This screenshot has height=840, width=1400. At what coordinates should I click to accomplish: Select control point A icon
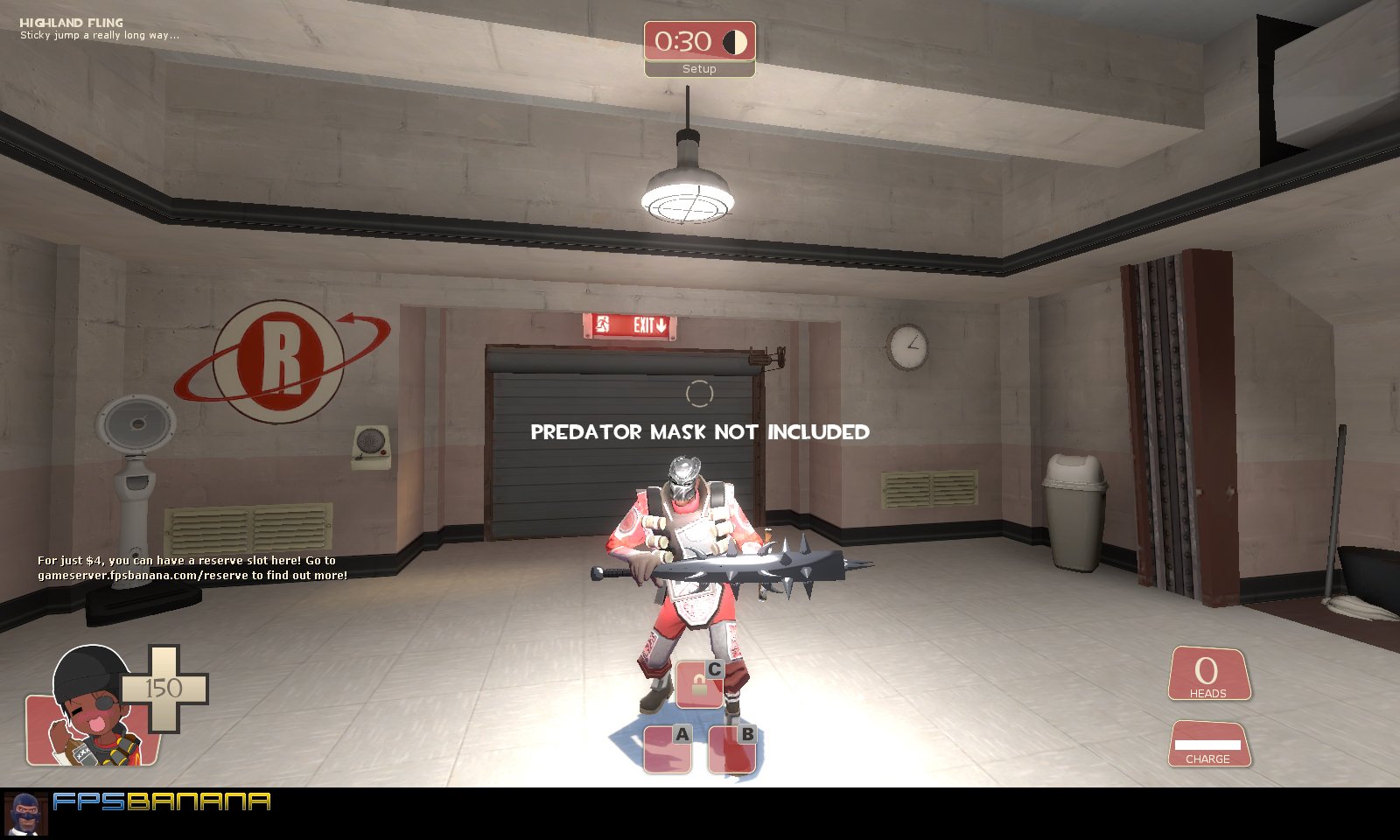pos(668,747)
